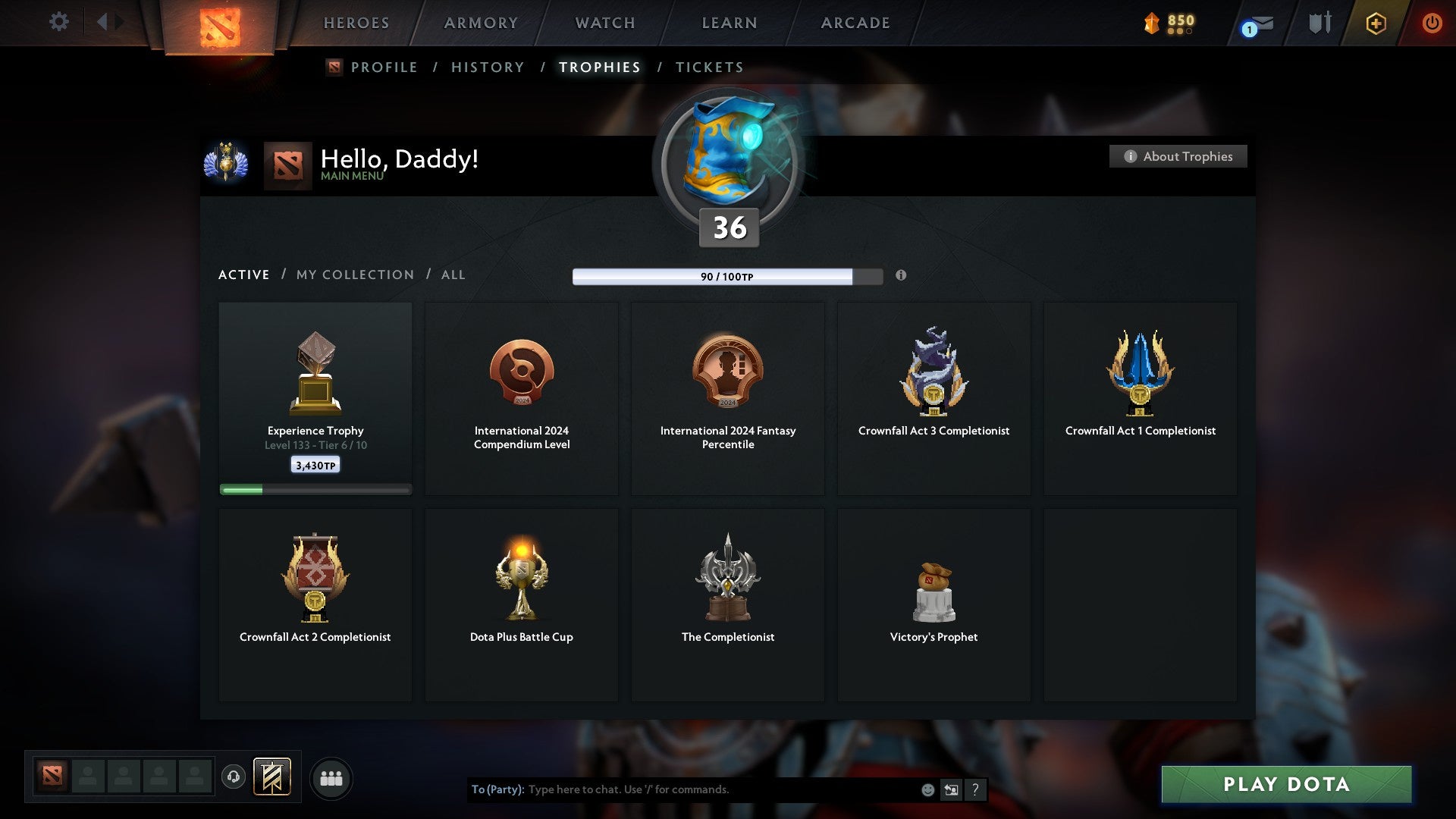Select the Experience Trophy card

click(x=315, y=394)
